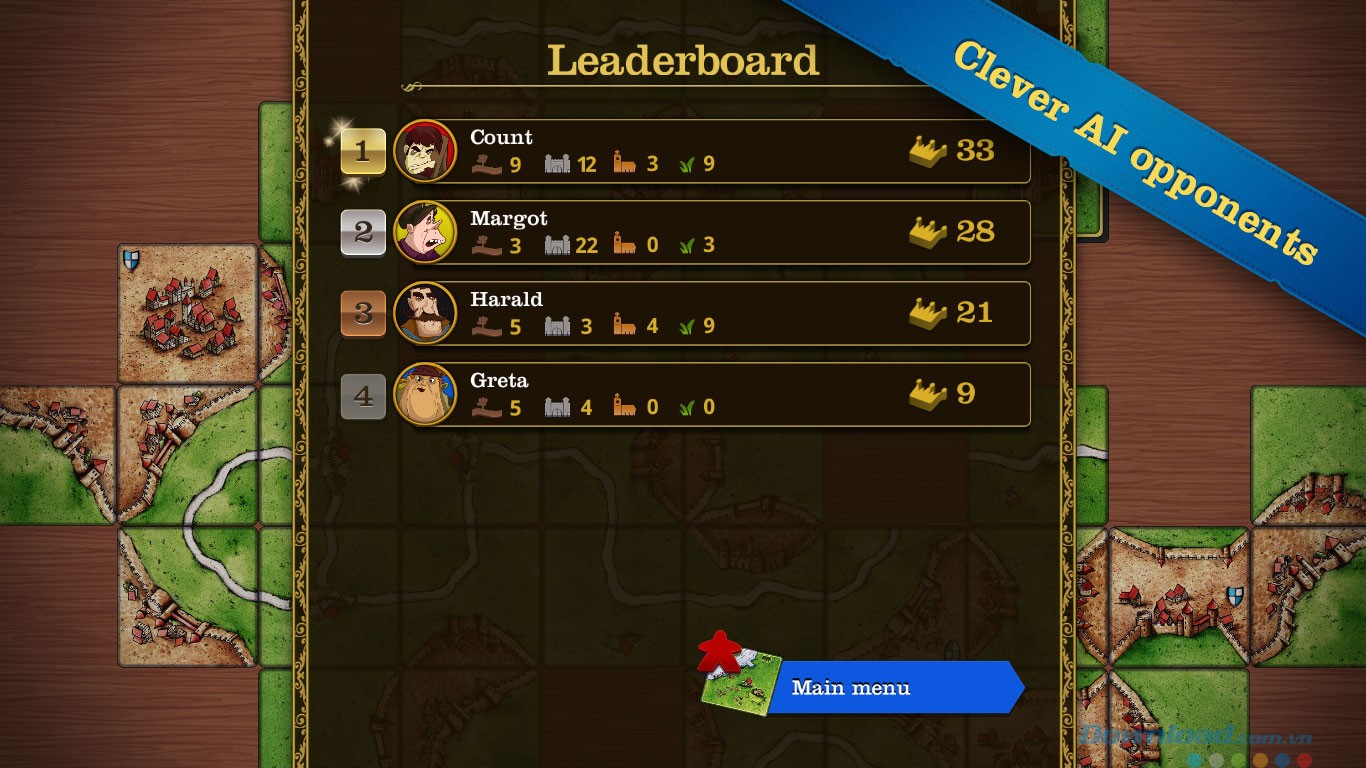
Task: Click Greta's portrait avatar
Action: (x=425, y=394)
